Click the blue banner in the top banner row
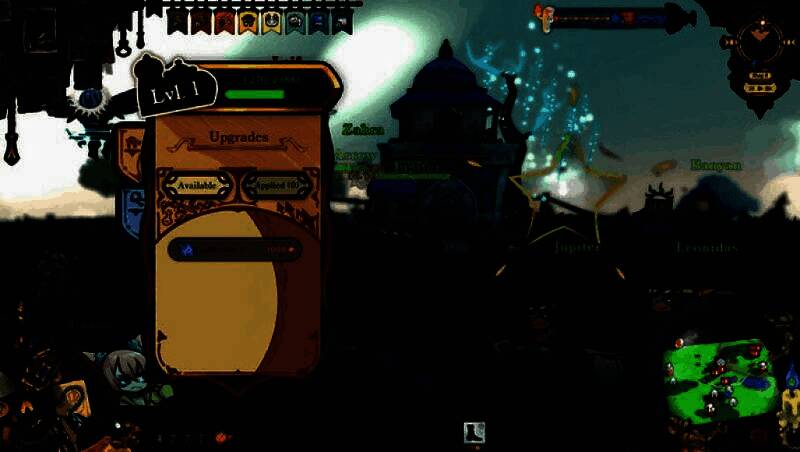Viewport: 800px width, 452px height. (319, 21)
